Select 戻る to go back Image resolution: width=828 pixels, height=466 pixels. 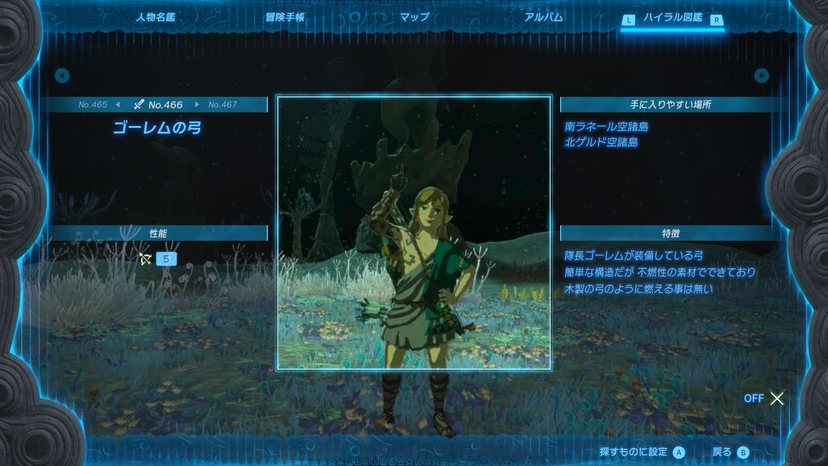tap(730, 452)
